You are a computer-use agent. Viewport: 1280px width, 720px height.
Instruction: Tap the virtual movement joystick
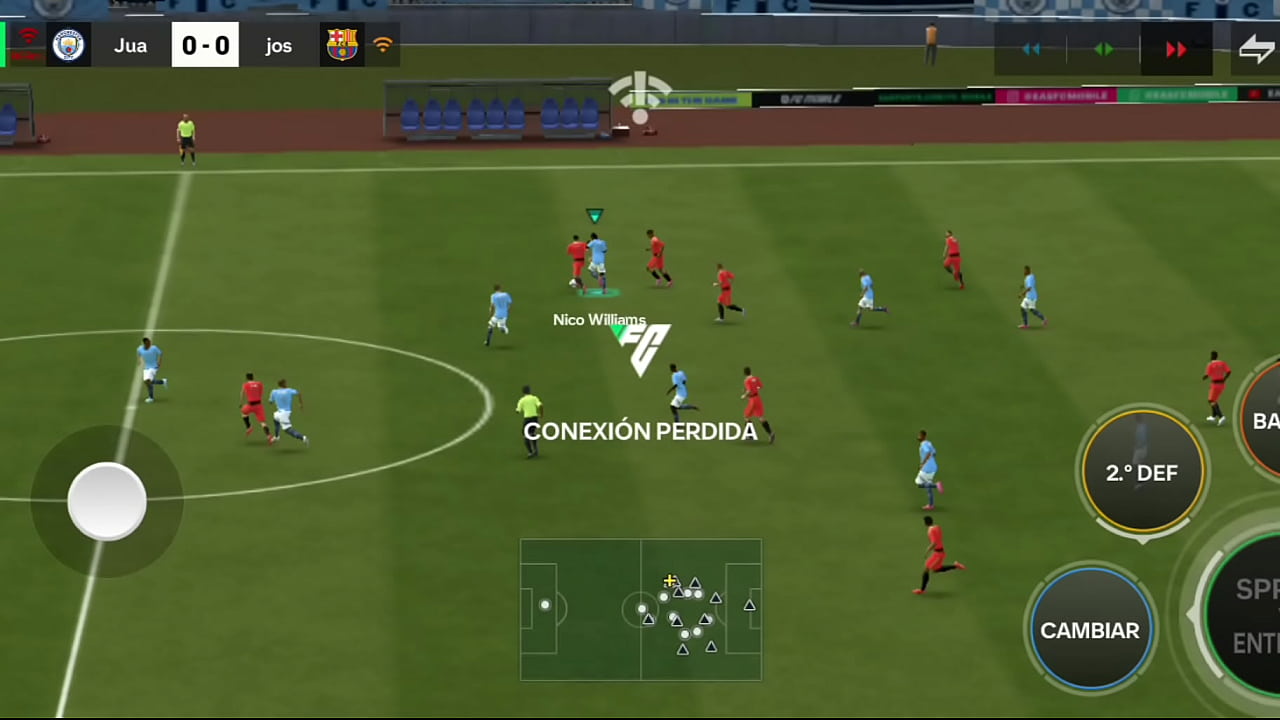pyautogui.click(x=107, y=503)
